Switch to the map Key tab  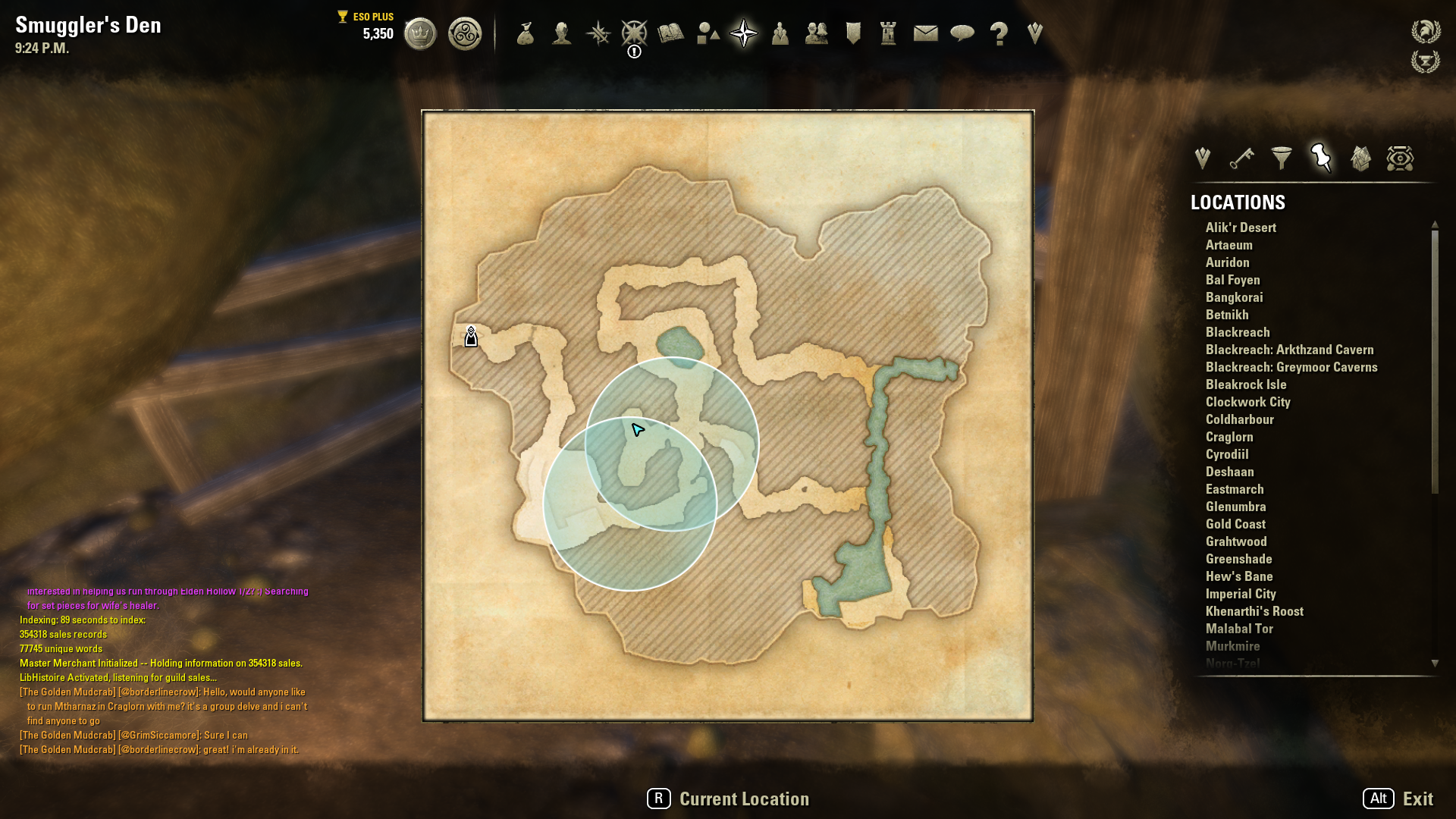click(x=1241, y=158)
